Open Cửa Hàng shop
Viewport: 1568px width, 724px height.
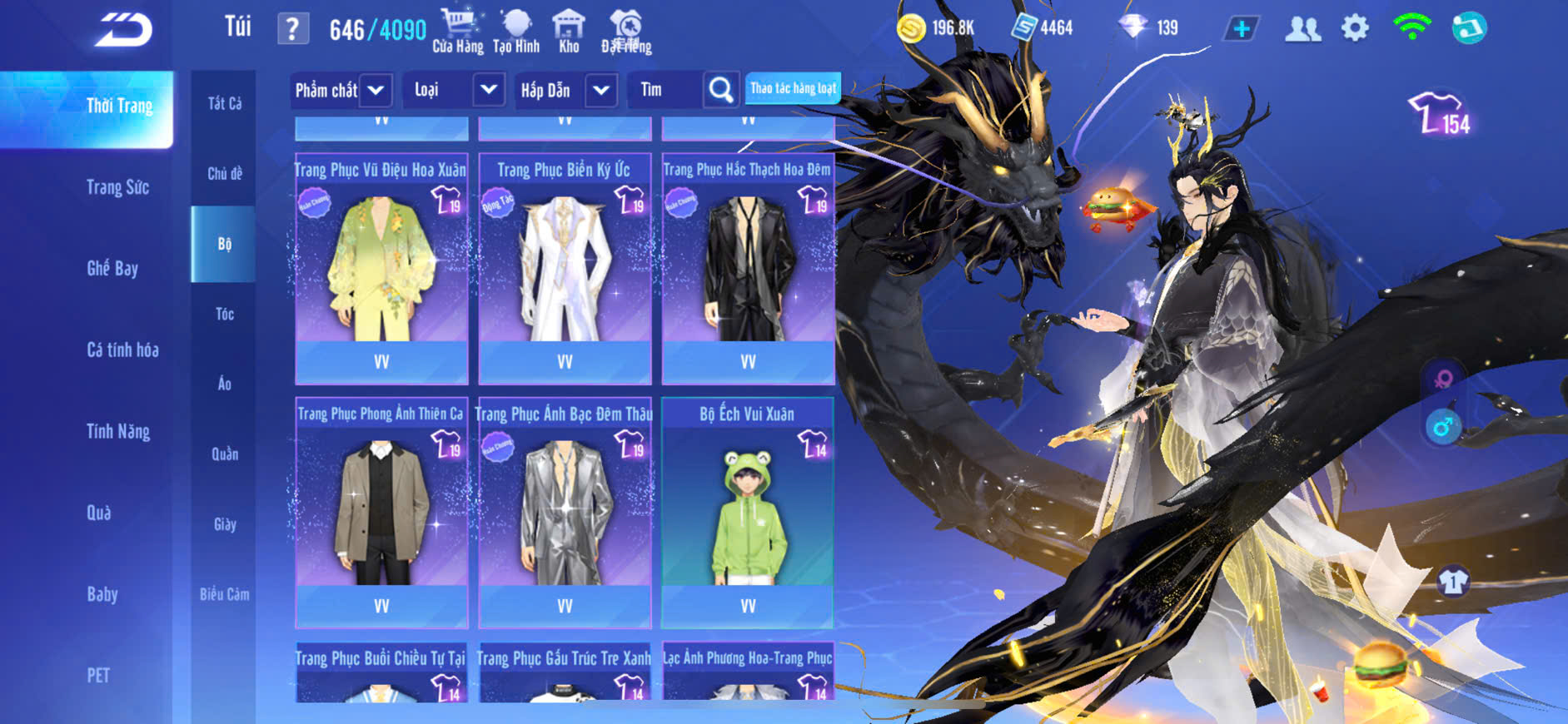tap(457, 31)
